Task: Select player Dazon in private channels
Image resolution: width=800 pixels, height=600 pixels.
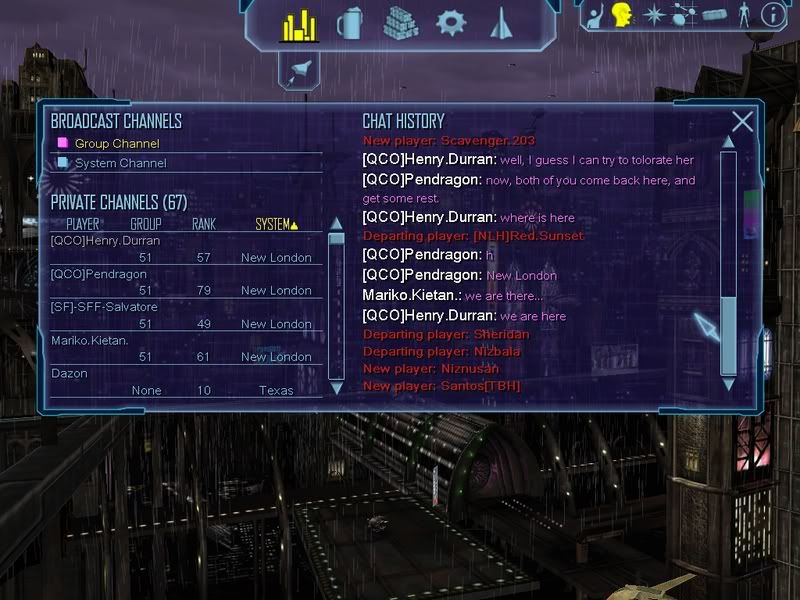Action: [69, 373]
